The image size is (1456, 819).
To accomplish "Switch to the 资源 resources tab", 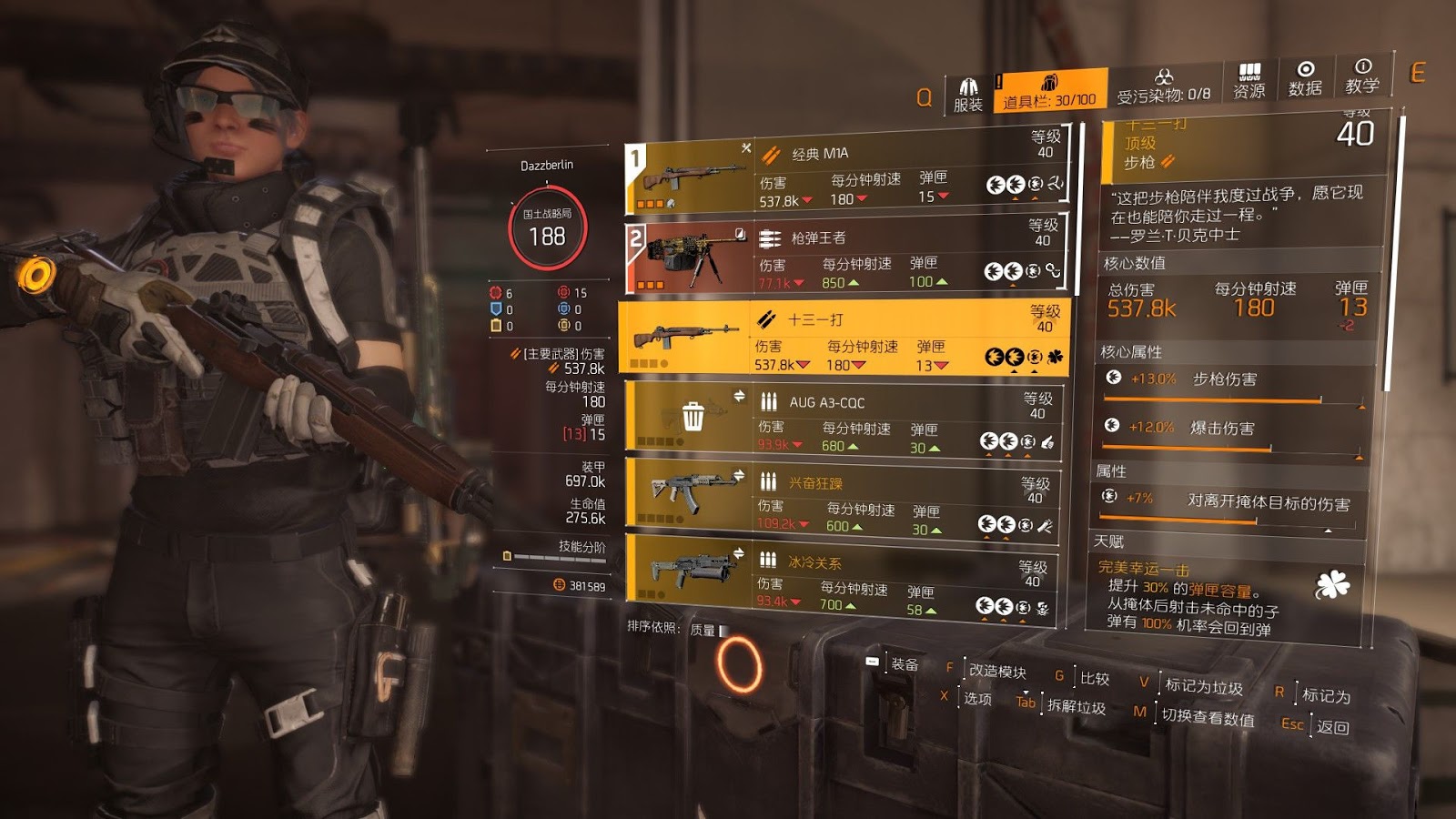I will pyautogui.click(x=1249, y=82).
